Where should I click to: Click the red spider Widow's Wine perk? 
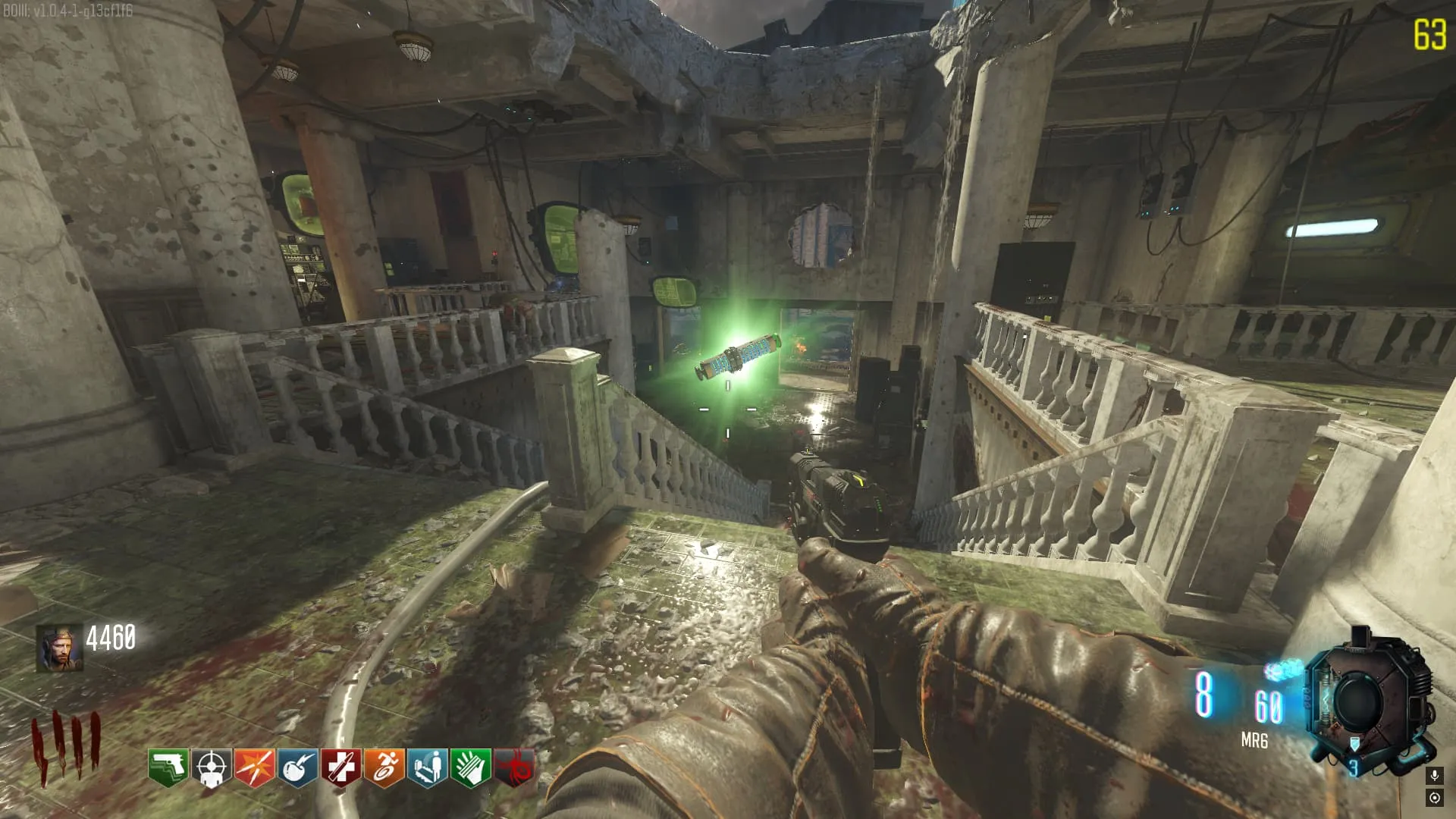(x=514, y=767)
